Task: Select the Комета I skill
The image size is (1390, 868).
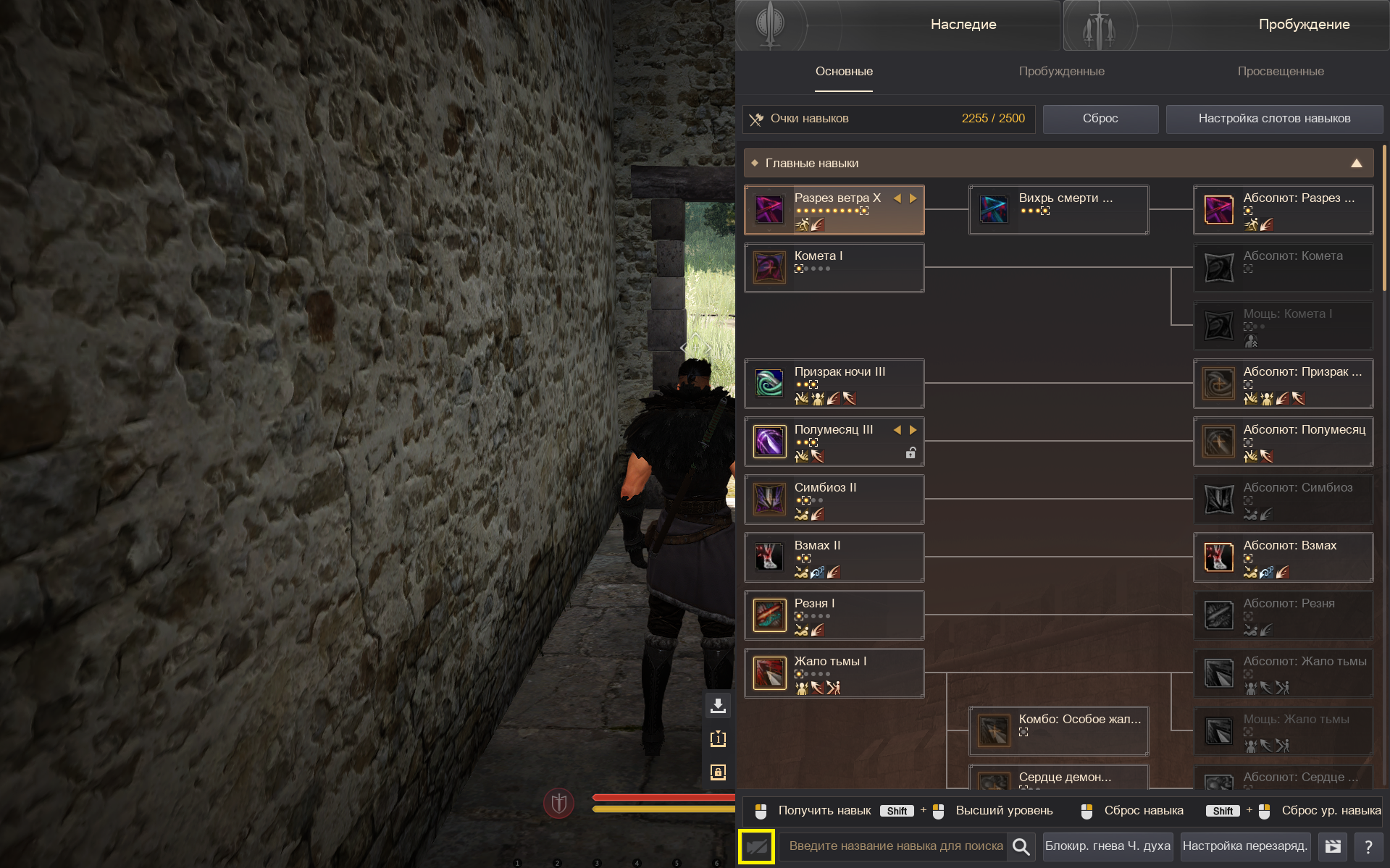Action: click(834, 268)
